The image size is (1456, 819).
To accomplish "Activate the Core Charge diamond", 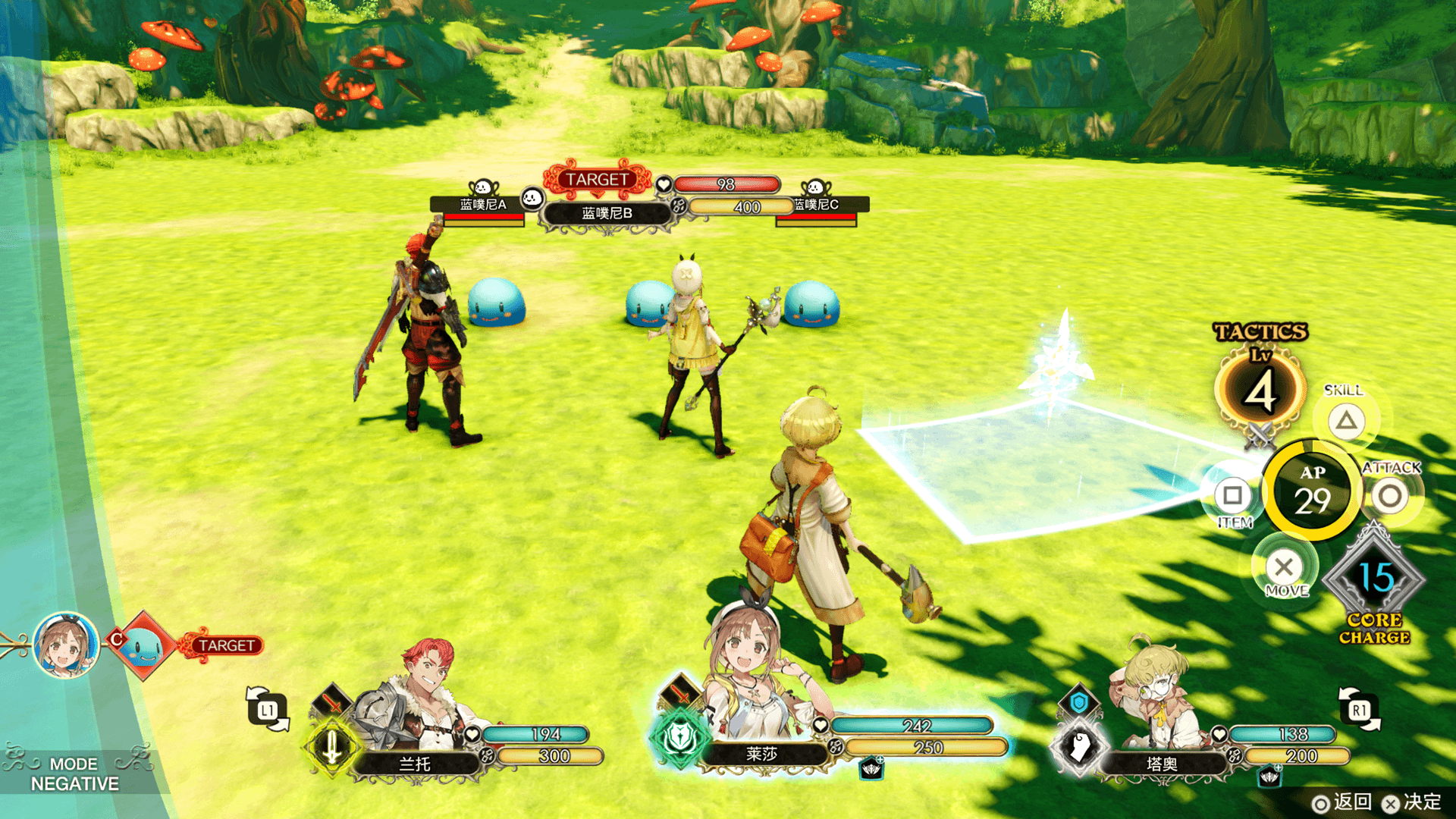I will [x=1374, y=579].
